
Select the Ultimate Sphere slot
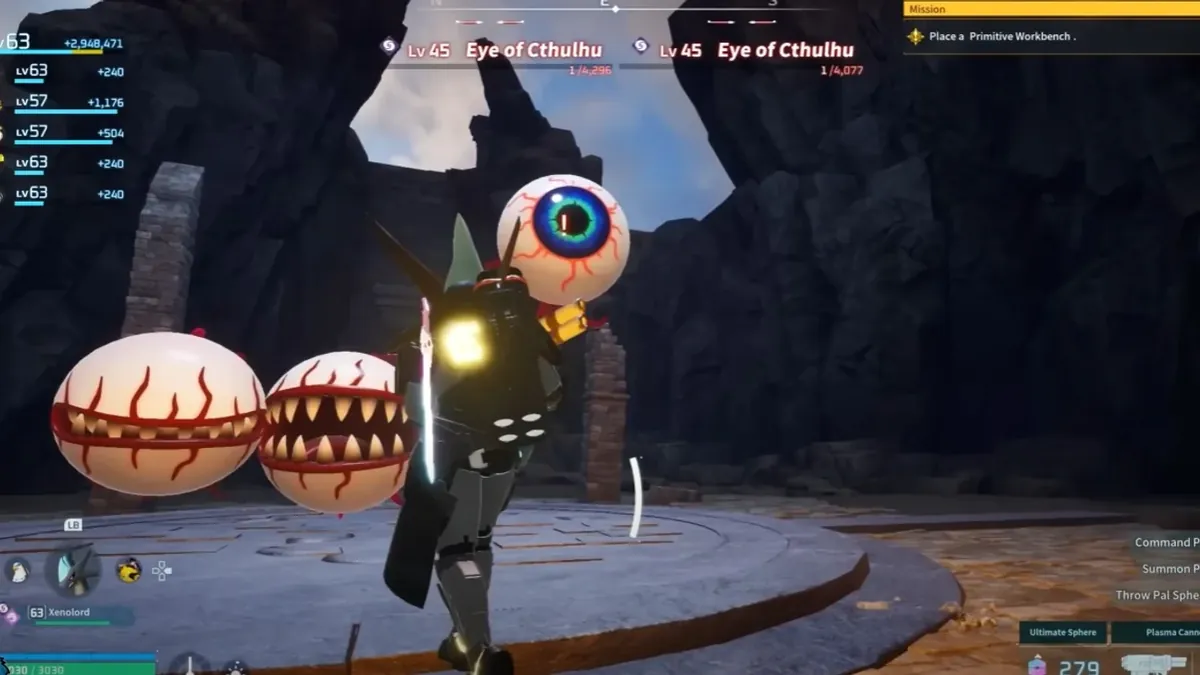click(1063, 632)
